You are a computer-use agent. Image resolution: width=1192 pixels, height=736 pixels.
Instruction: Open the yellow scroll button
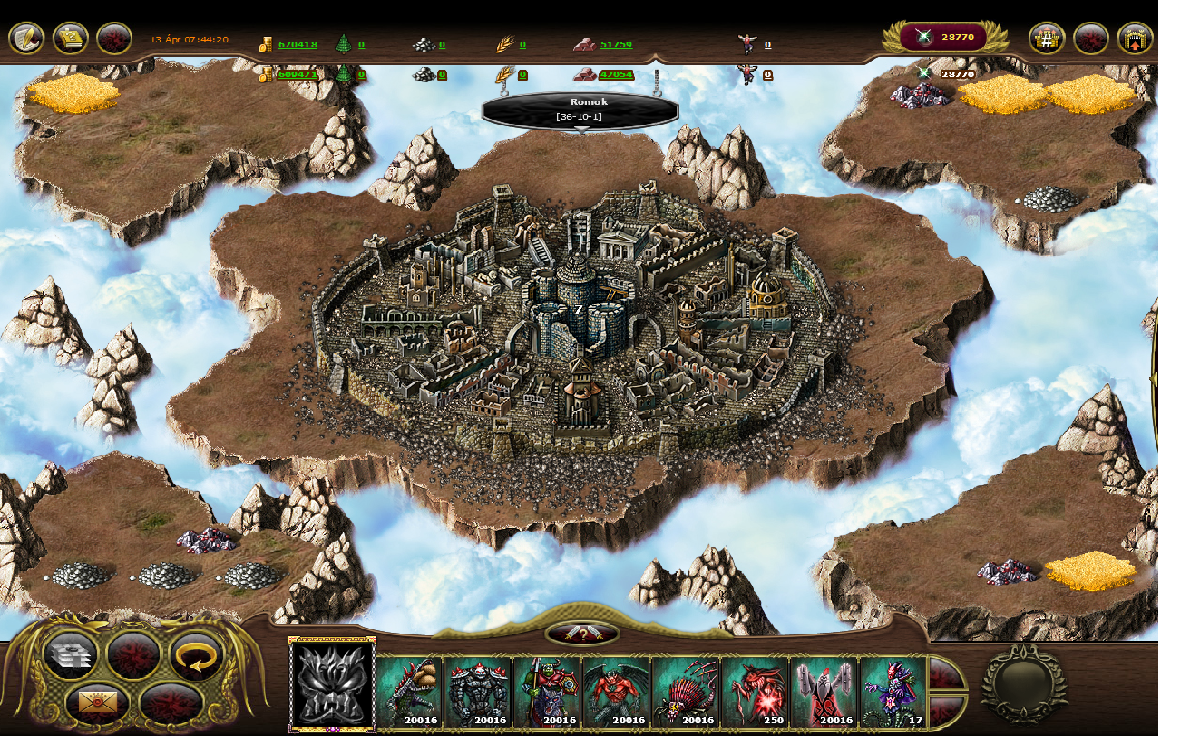click(x=71, y=39)
